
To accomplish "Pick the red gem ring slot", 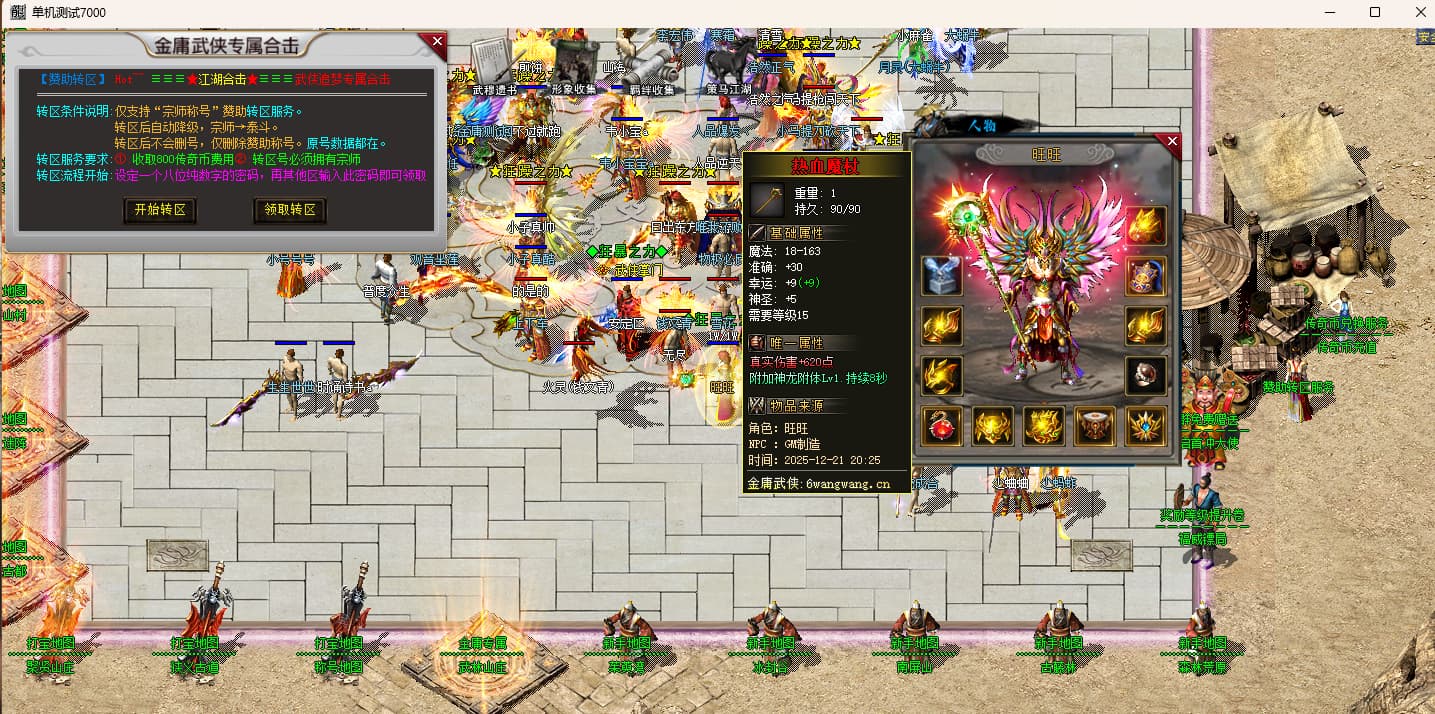I will coord(1145,376).
